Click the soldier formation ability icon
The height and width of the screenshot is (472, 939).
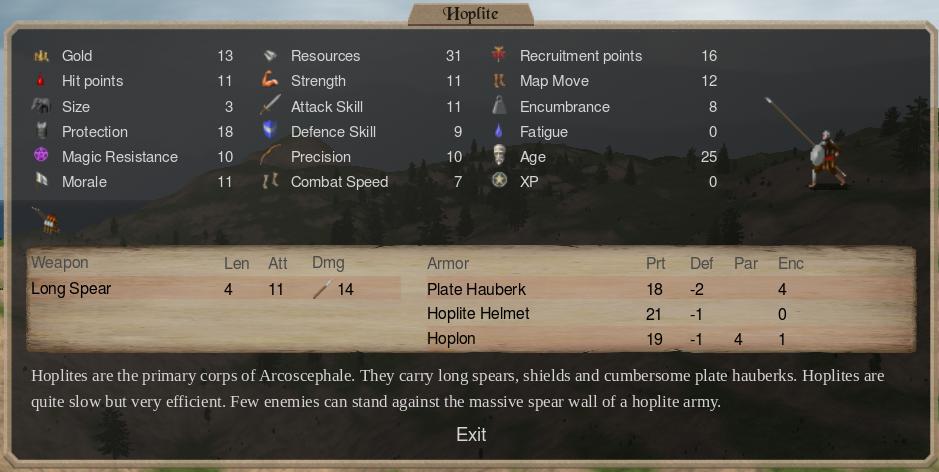(x=45, y=219)
